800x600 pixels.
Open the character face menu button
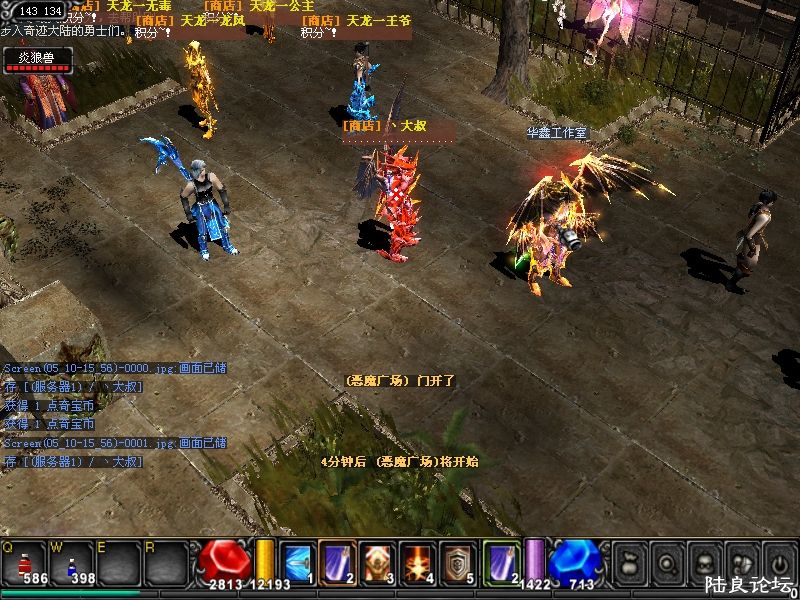(704, 561)
